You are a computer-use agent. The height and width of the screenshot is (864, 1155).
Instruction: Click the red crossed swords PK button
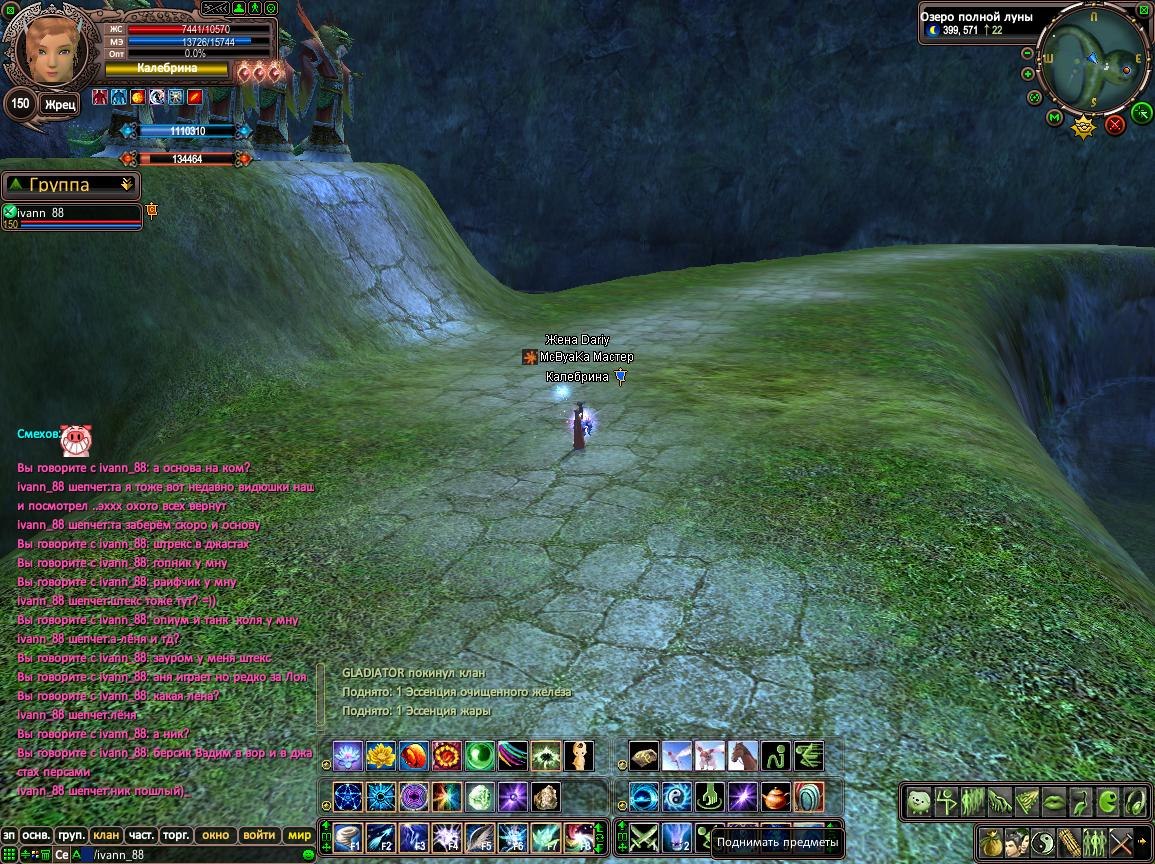1115,124
